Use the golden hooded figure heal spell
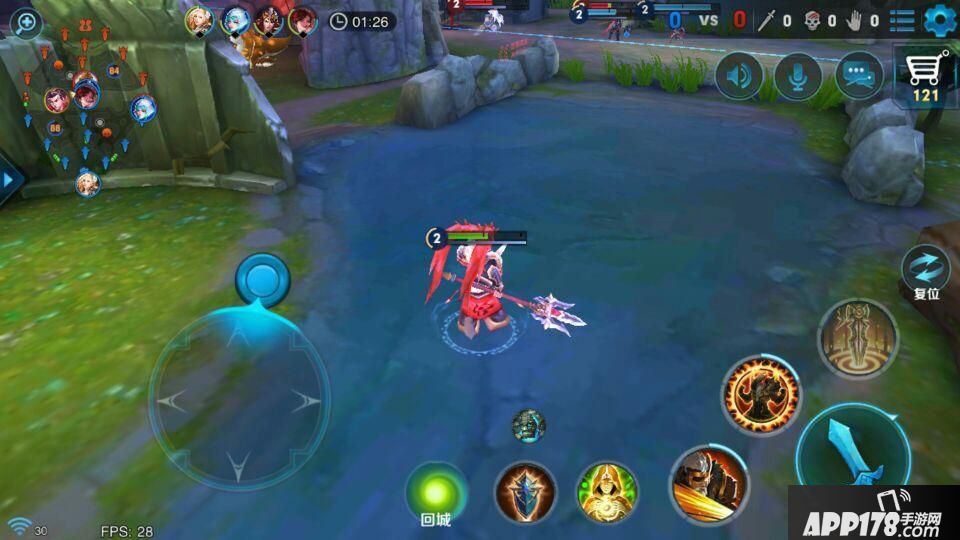960x540 pixels. 607,493
